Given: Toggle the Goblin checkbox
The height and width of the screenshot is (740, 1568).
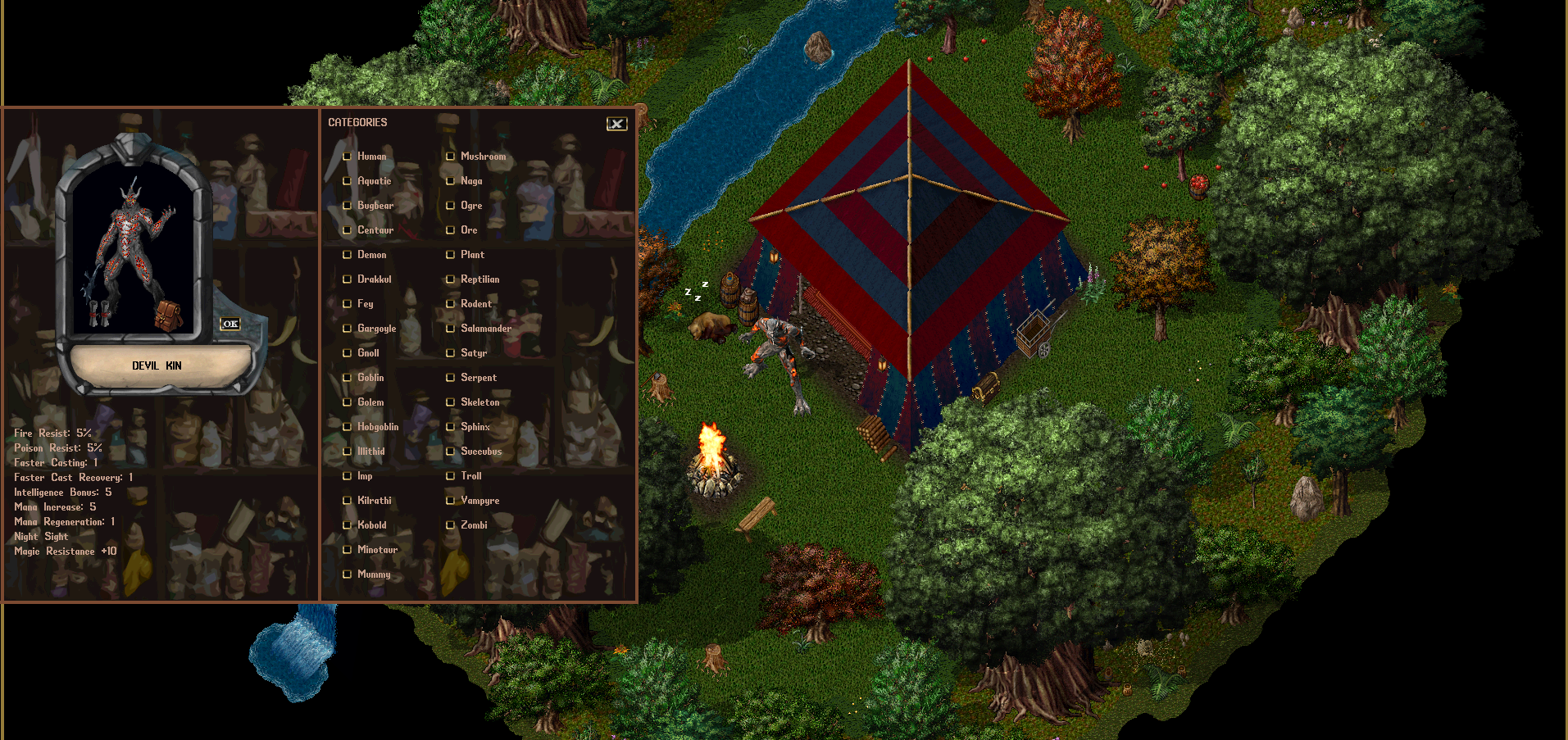Looking at the screenshot, I should (x=348, y=378).
